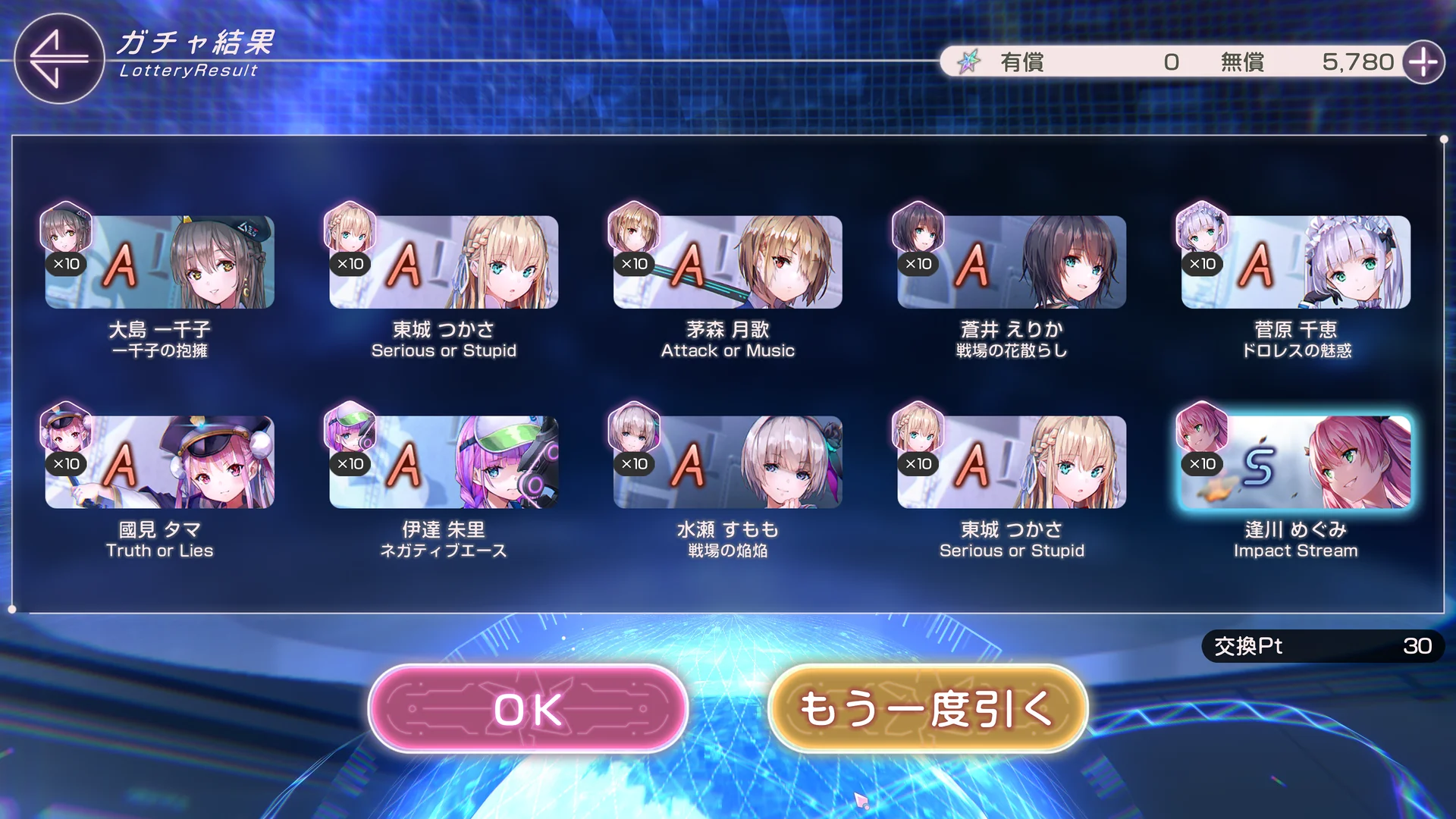
Task: Select the S-rank 逢川 めぐみ Impact Stream card
Action: (x=1295, y=463)
